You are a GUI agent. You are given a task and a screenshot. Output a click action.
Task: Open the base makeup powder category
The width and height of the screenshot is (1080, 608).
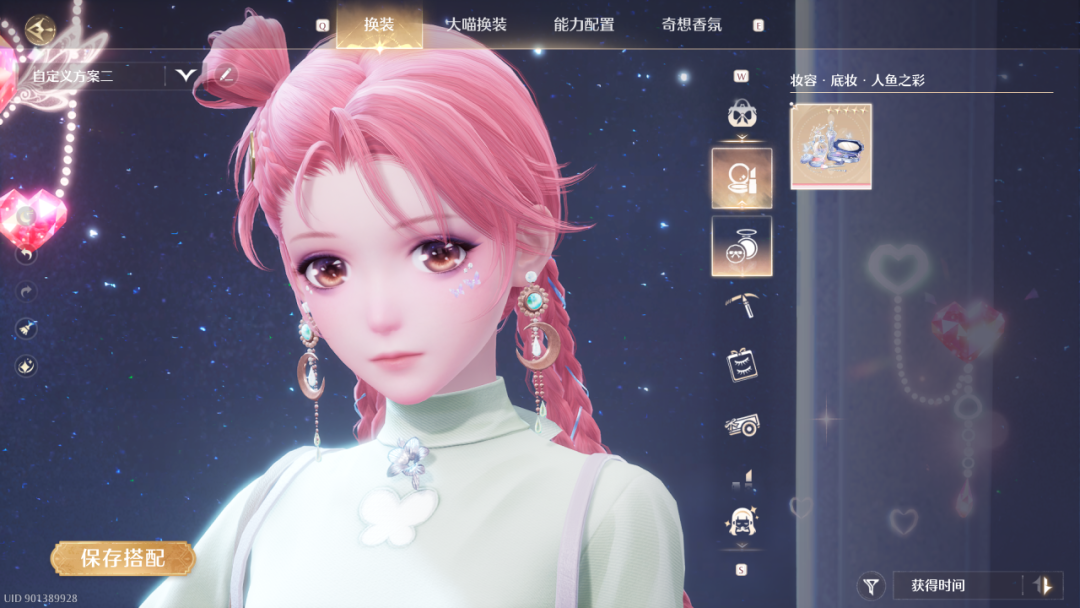(x=741, y=246)
